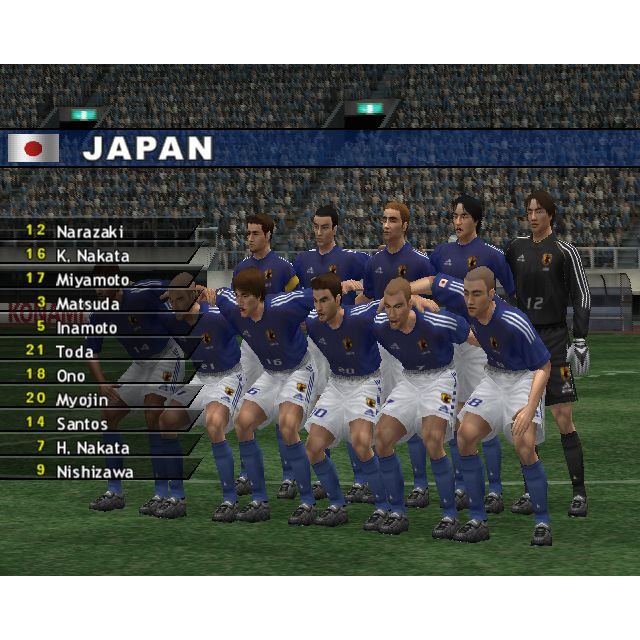Select the JAPAN team name banner
Screen dimensions: 640x640
click(x=147, y=149)
